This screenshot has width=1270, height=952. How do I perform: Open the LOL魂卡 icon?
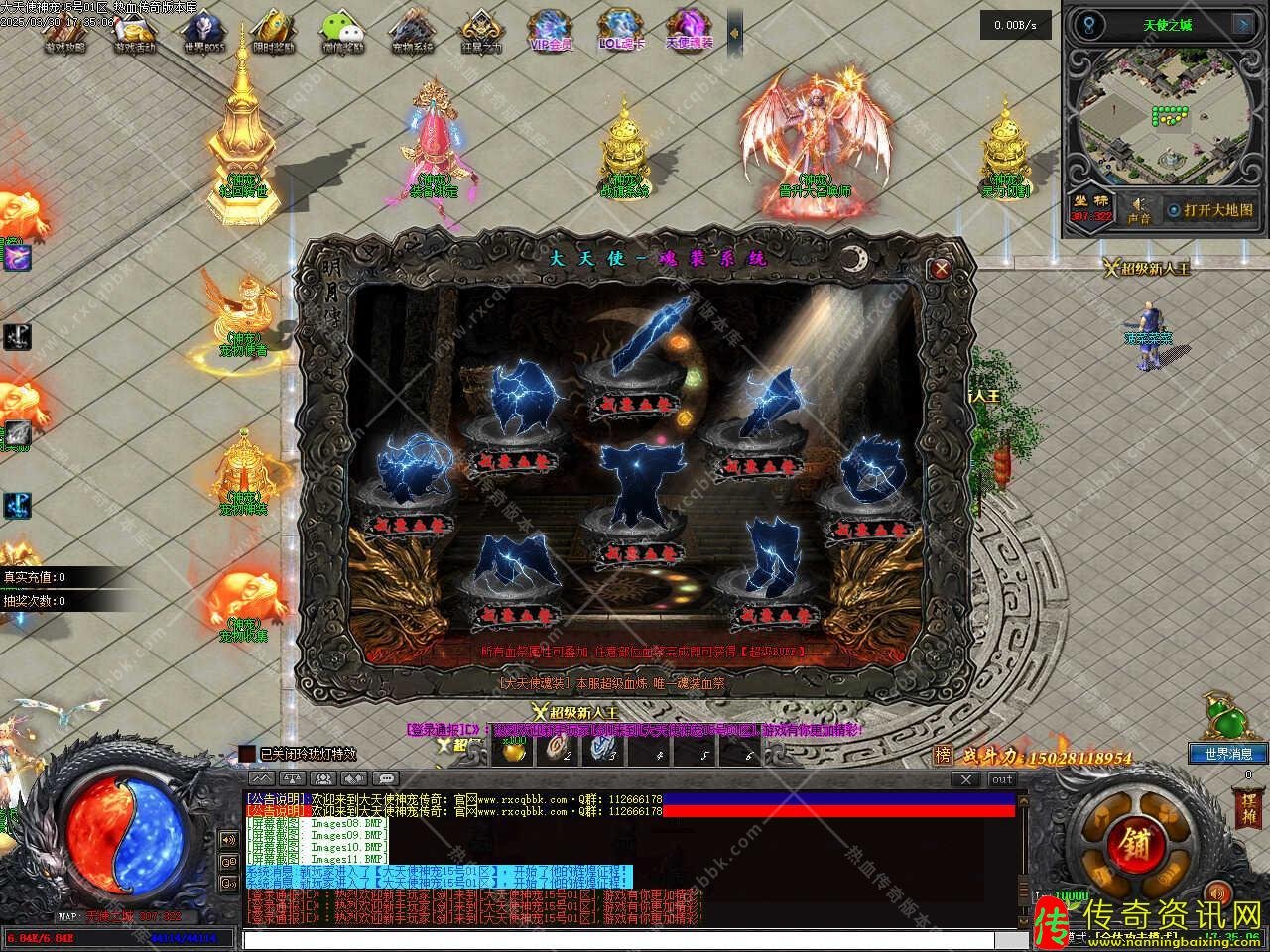pyautogui.click(x=621, y=31)
